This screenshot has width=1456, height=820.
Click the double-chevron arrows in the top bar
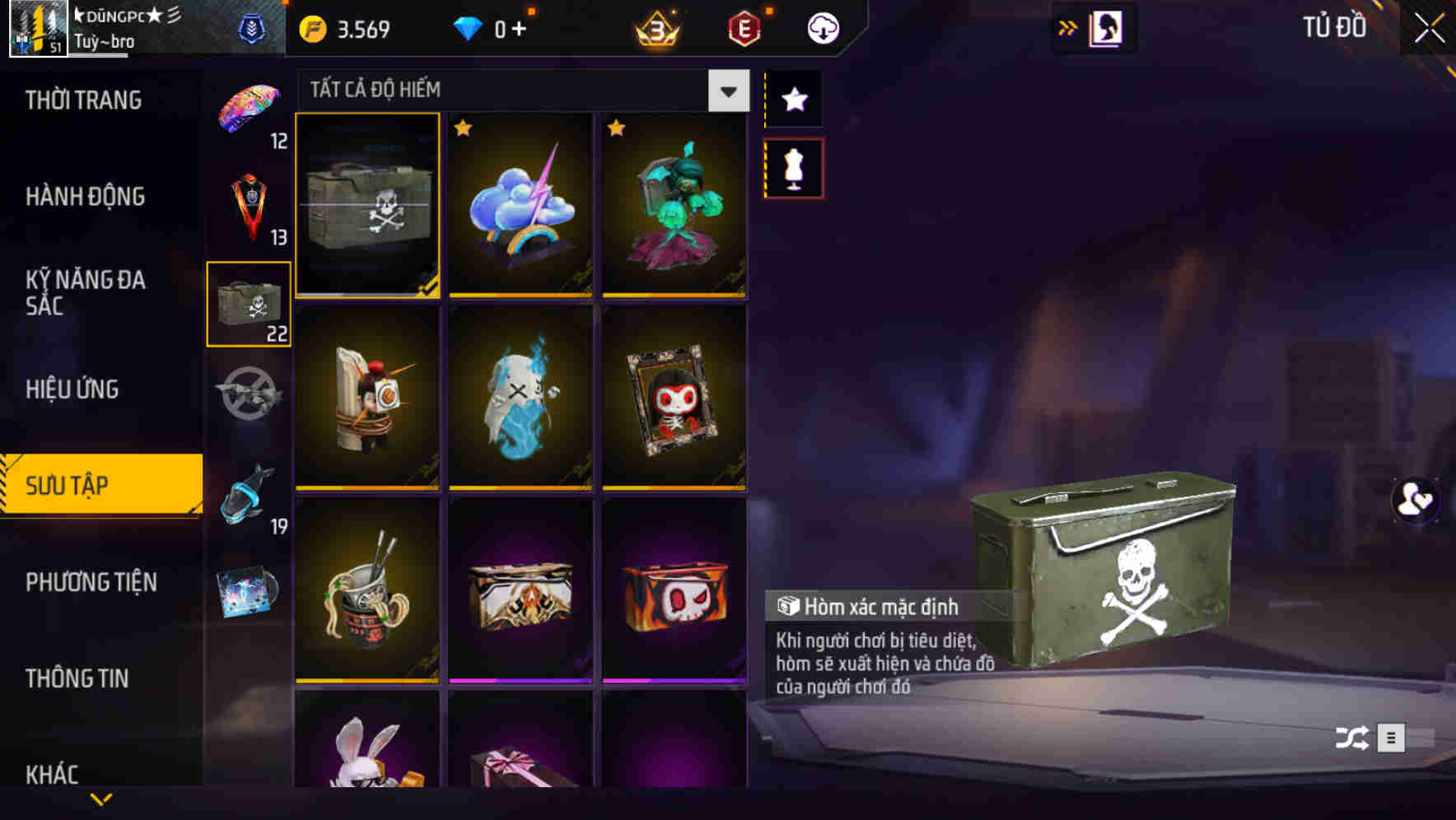(x=1068, y=27)
